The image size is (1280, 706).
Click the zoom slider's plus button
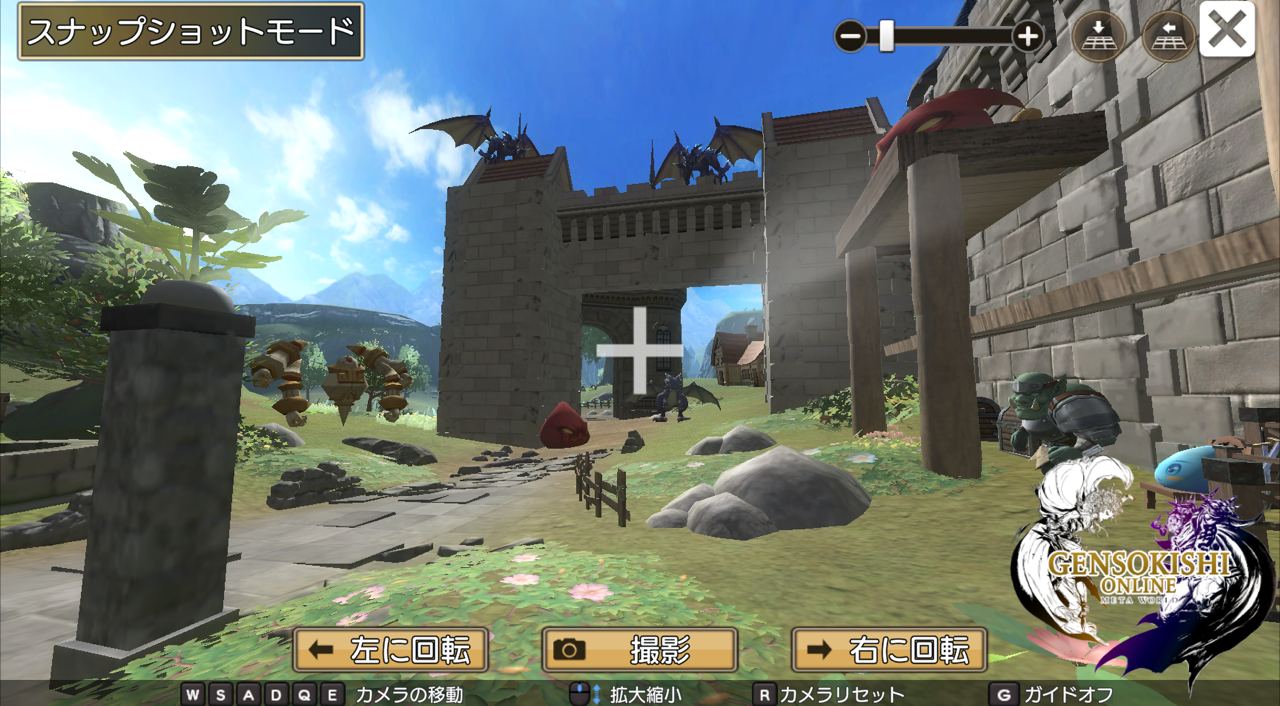[1028, 37]
